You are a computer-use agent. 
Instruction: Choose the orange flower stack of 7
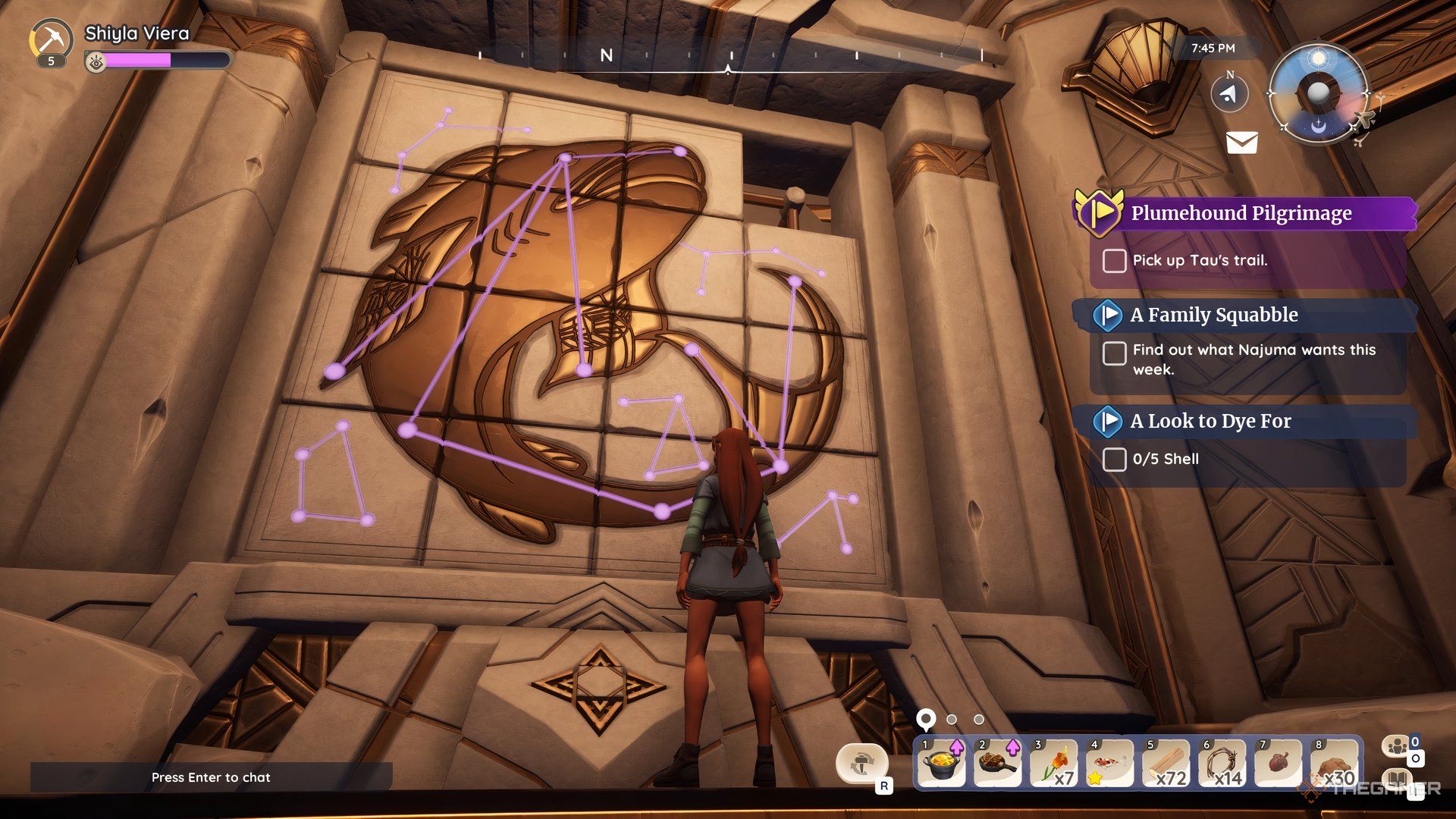pyautogui.click(x=1053, y=764)
